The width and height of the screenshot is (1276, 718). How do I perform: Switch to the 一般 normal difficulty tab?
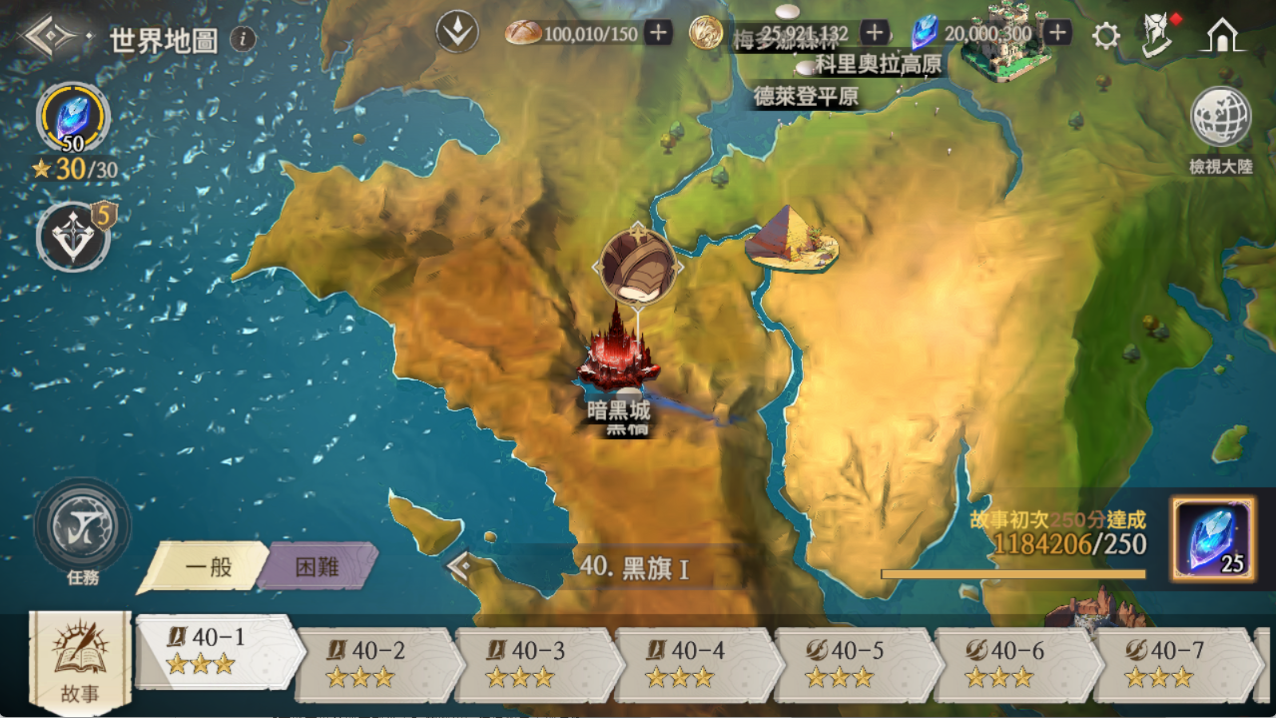[x=208, y=567]
